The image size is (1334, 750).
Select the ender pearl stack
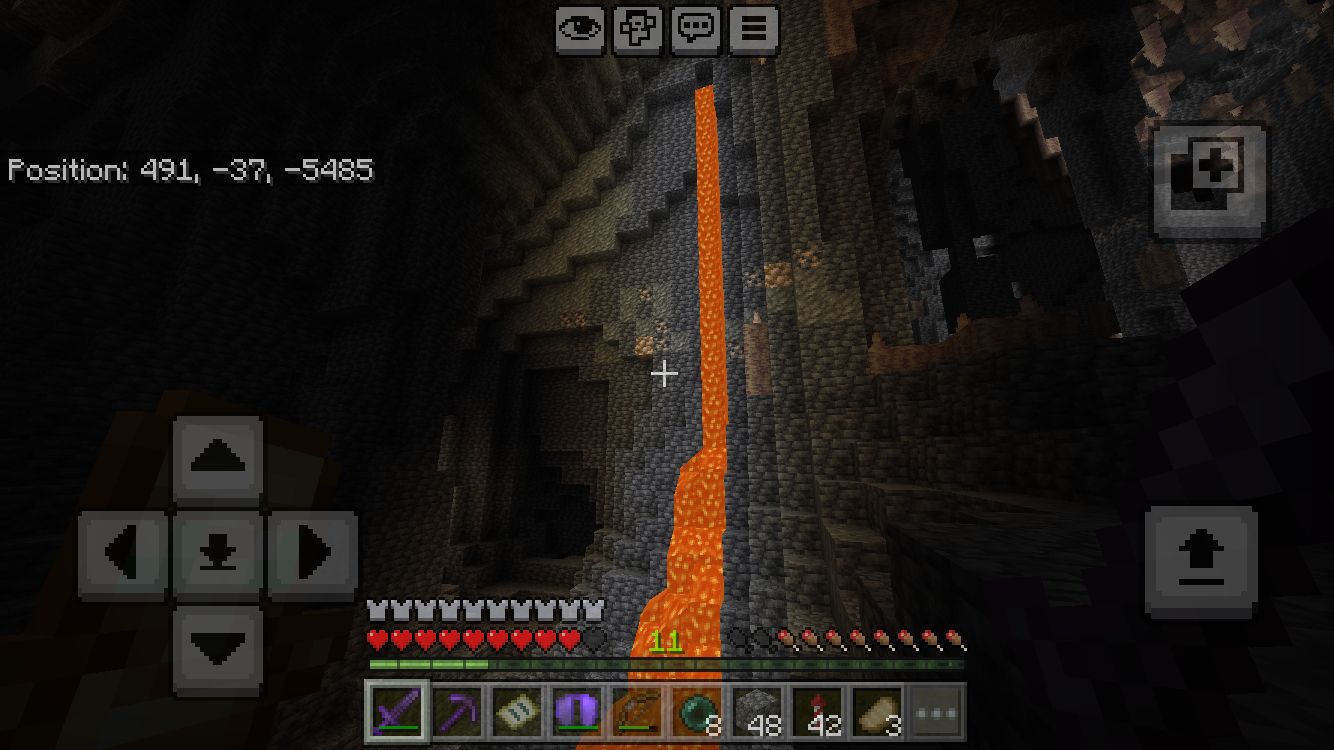click(697, 713)
